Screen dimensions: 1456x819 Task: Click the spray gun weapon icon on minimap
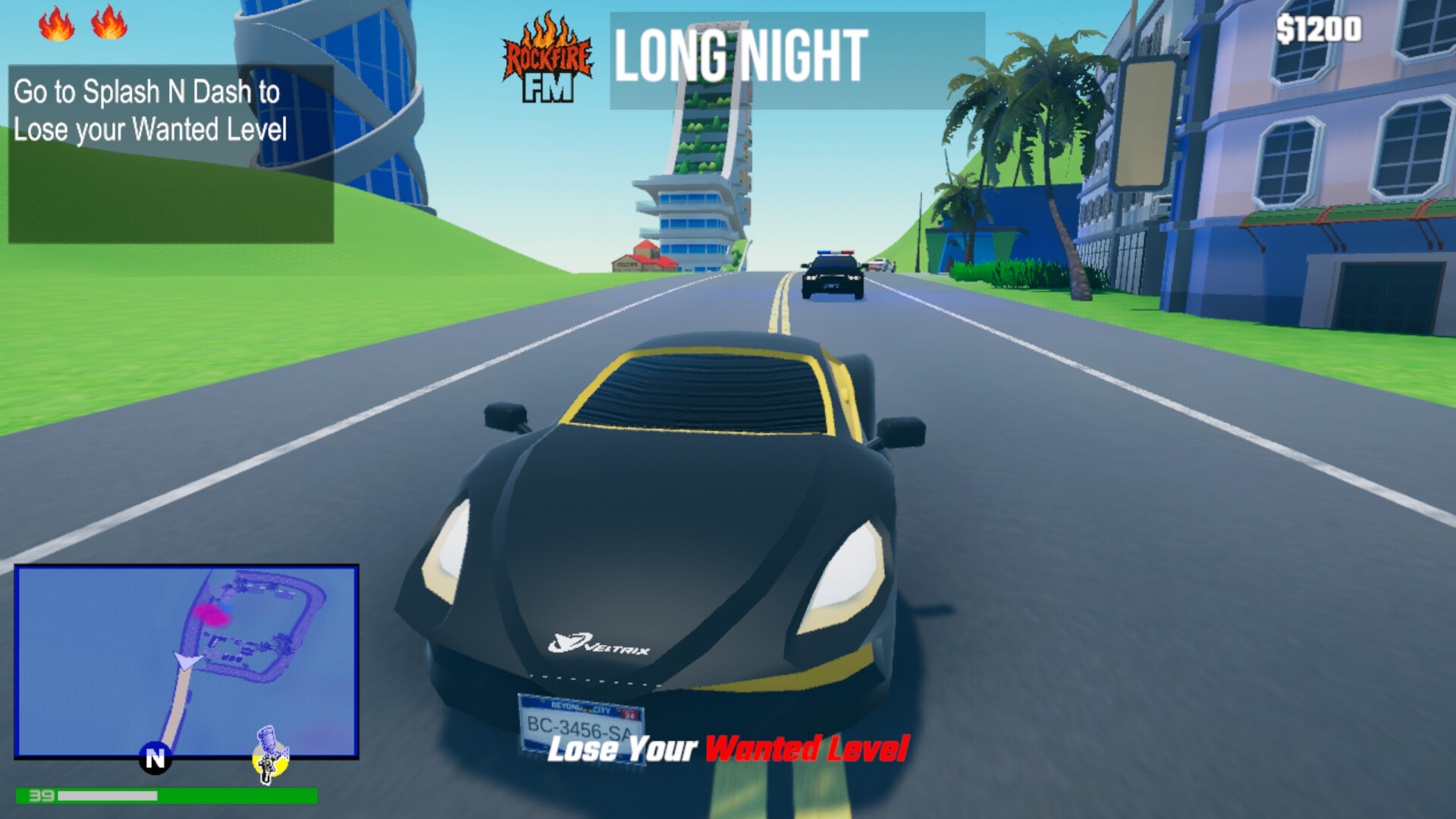click(x=269, y=758)
